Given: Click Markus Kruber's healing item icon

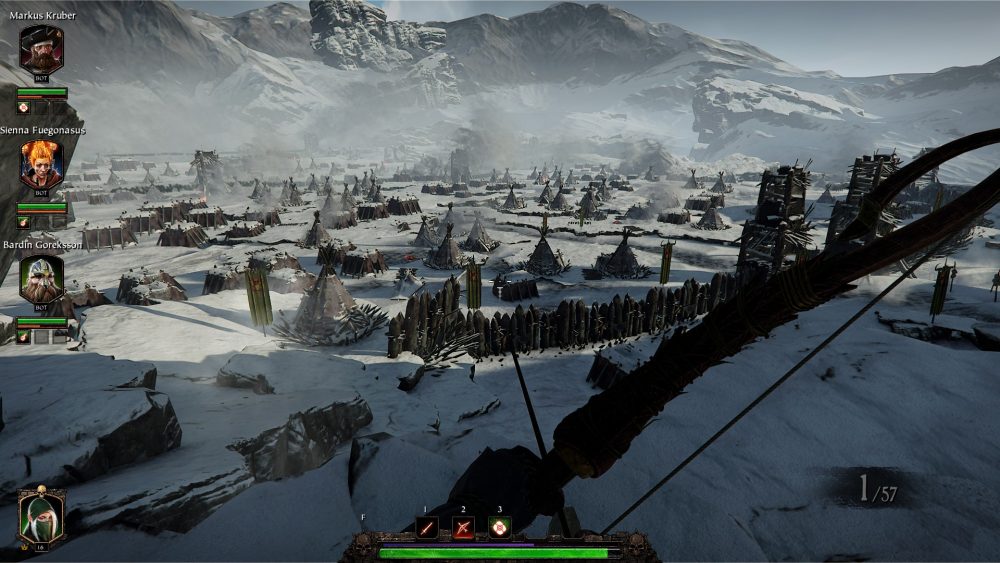Looking at the screenshot, I should [23, 107].
